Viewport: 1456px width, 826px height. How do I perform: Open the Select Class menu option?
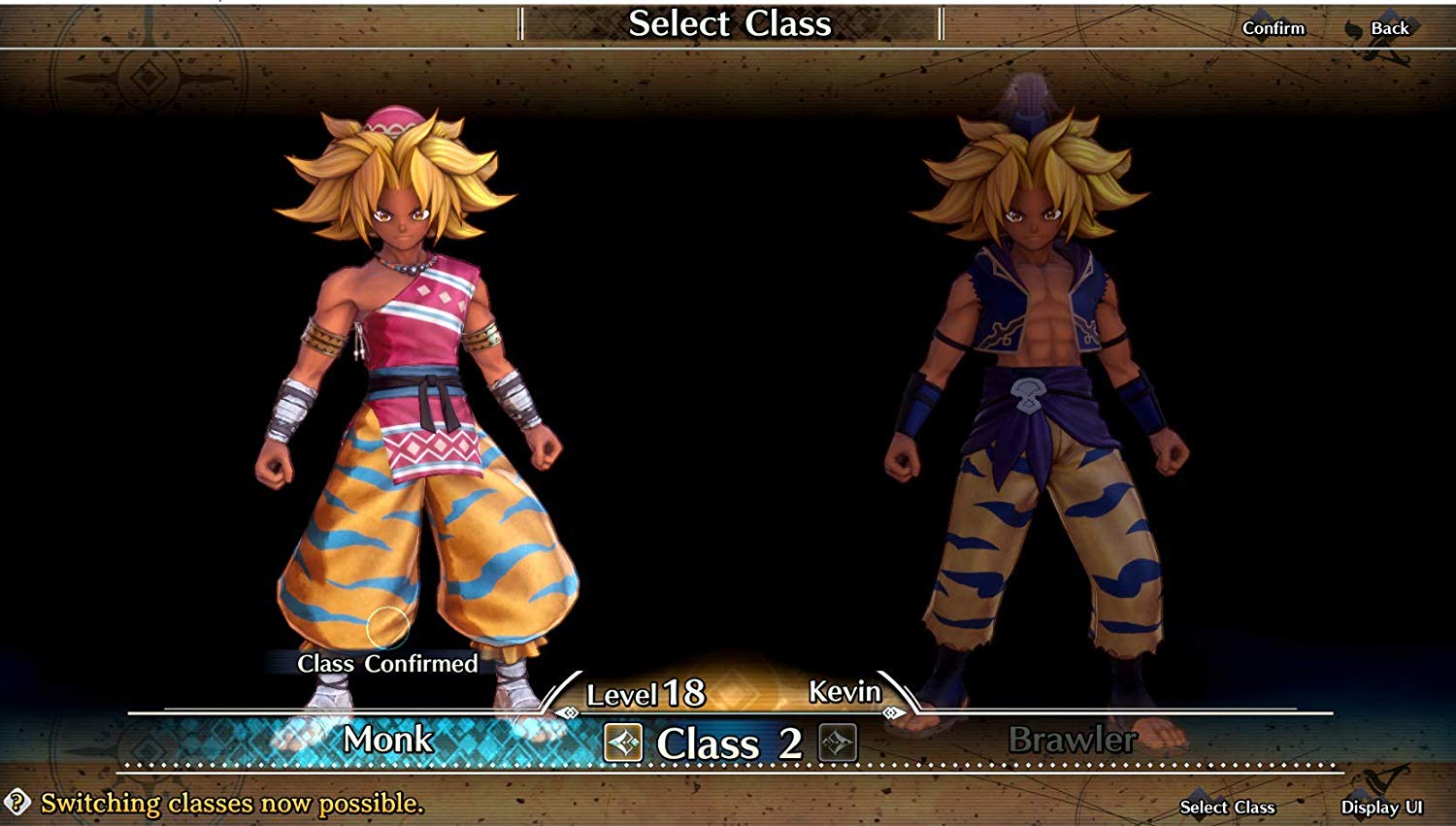pos(1227,808)
